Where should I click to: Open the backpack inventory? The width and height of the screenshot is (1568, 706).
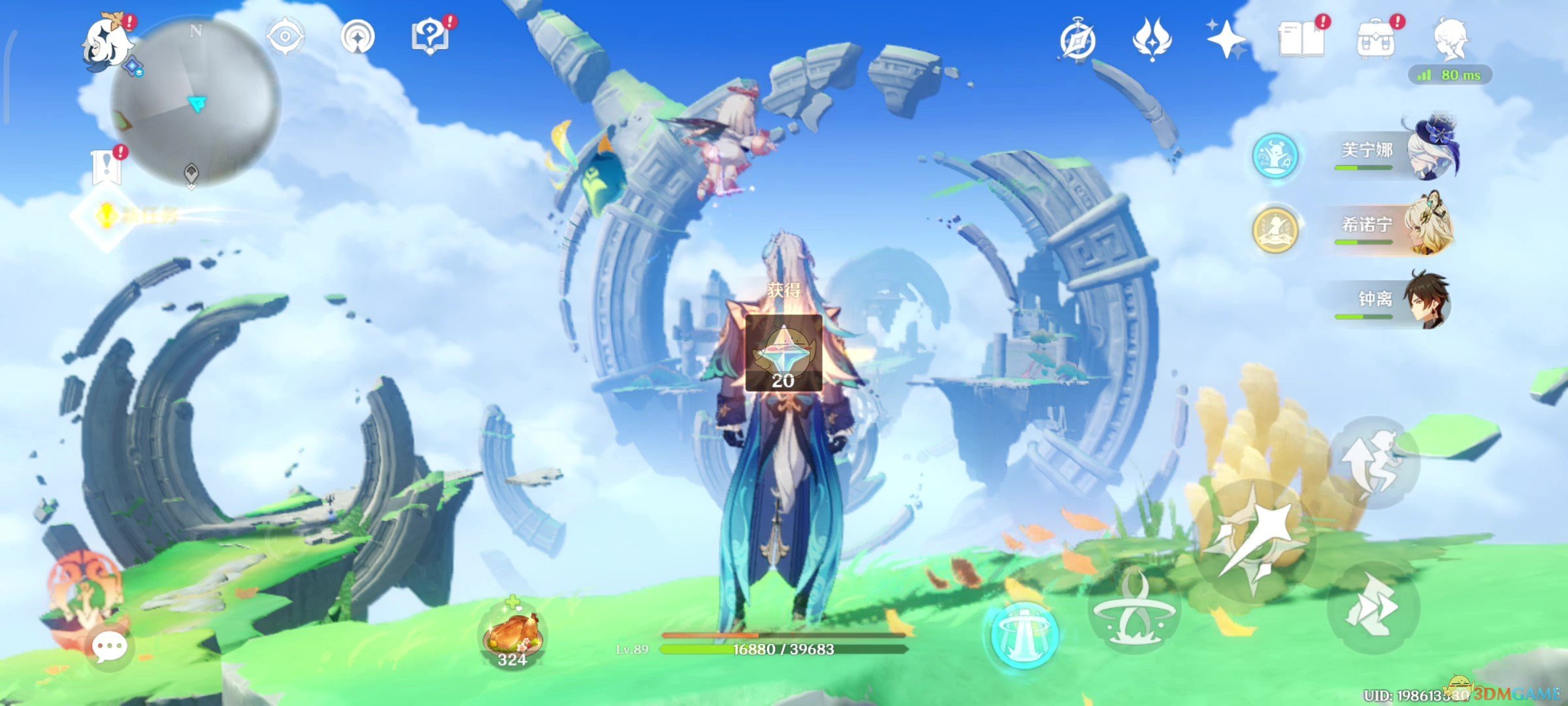pos(1375,39)
